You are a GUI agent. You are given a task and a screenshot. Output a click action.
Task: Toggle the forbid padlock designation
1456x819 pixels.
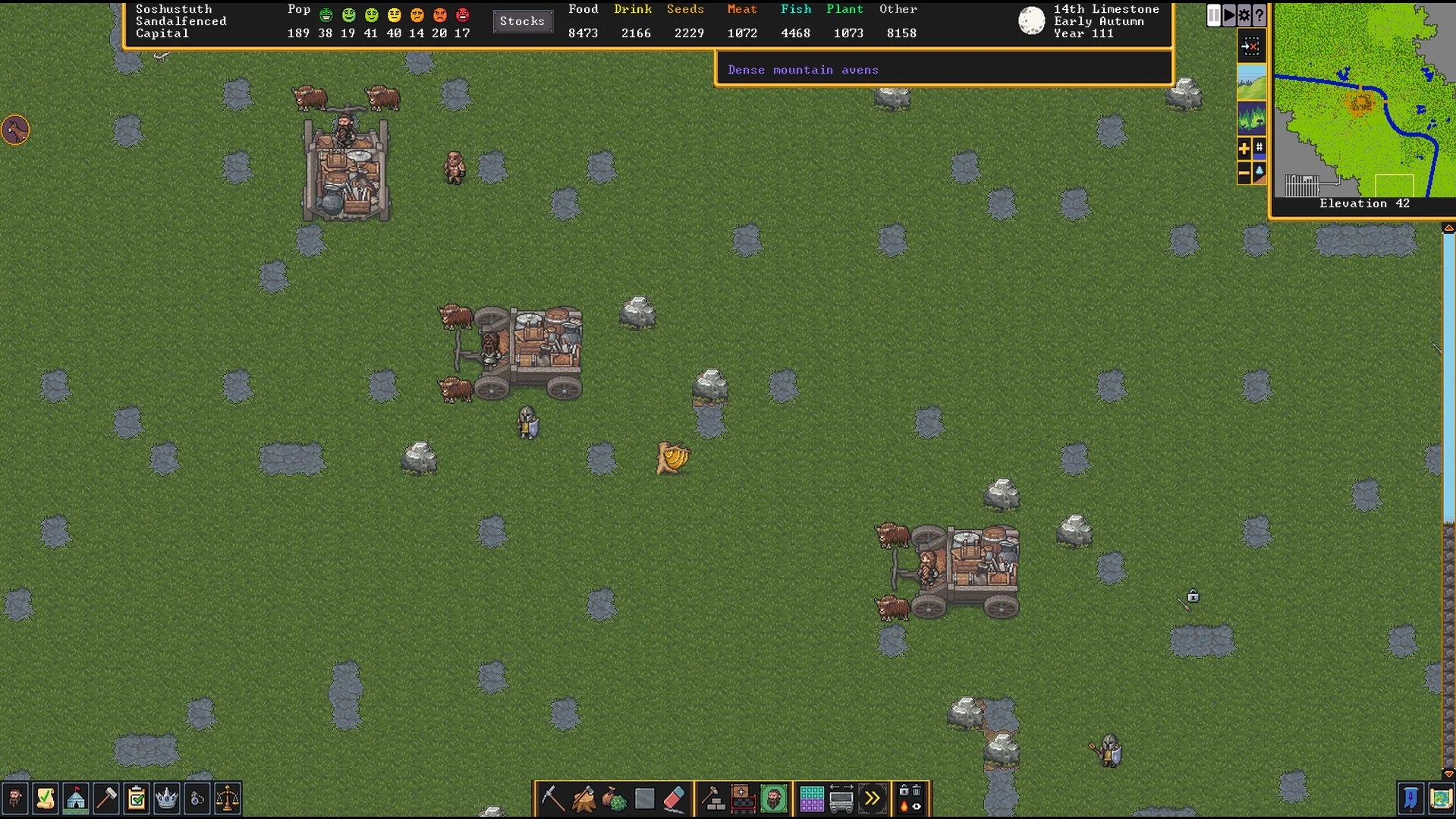903,791
